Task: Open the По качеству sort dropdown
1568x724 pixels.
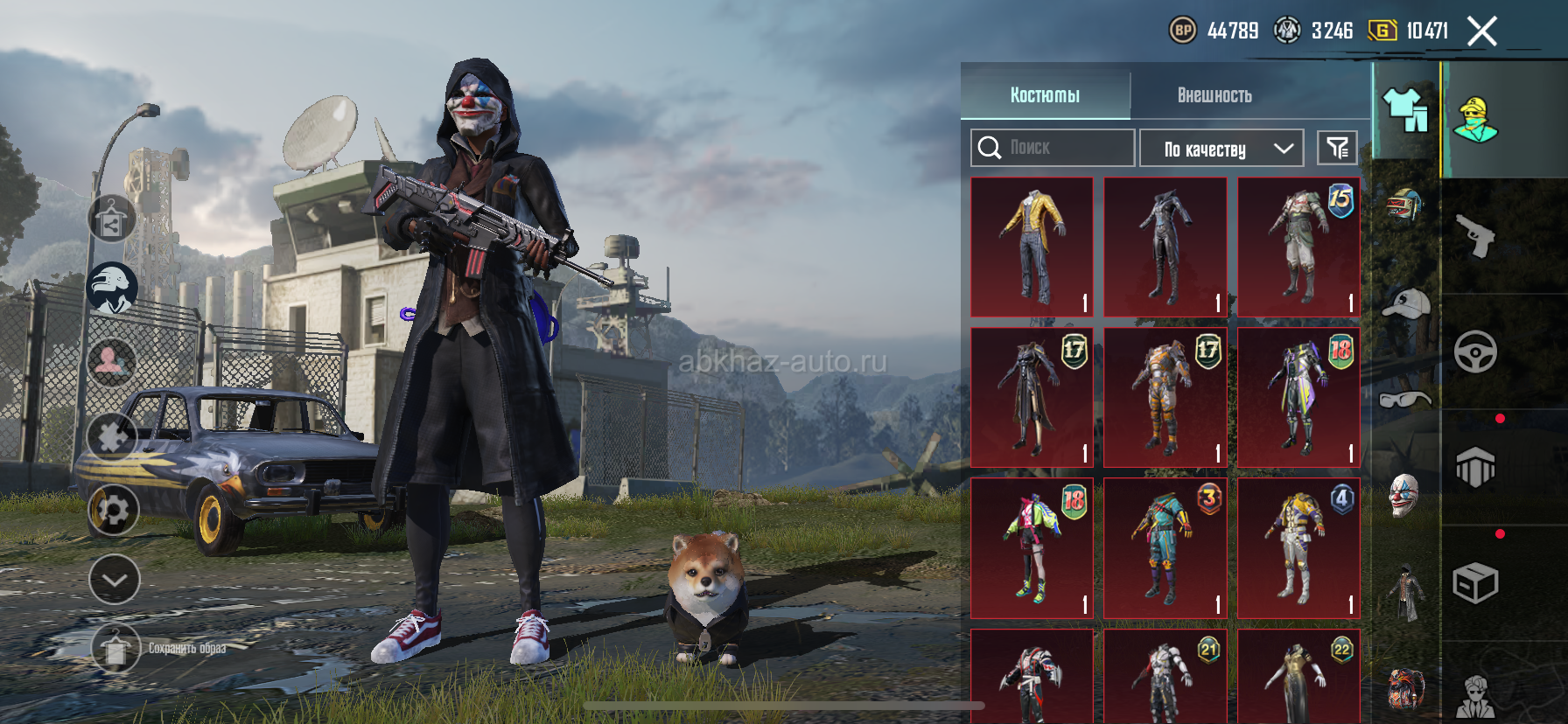Action: [x=1221, y=149]
